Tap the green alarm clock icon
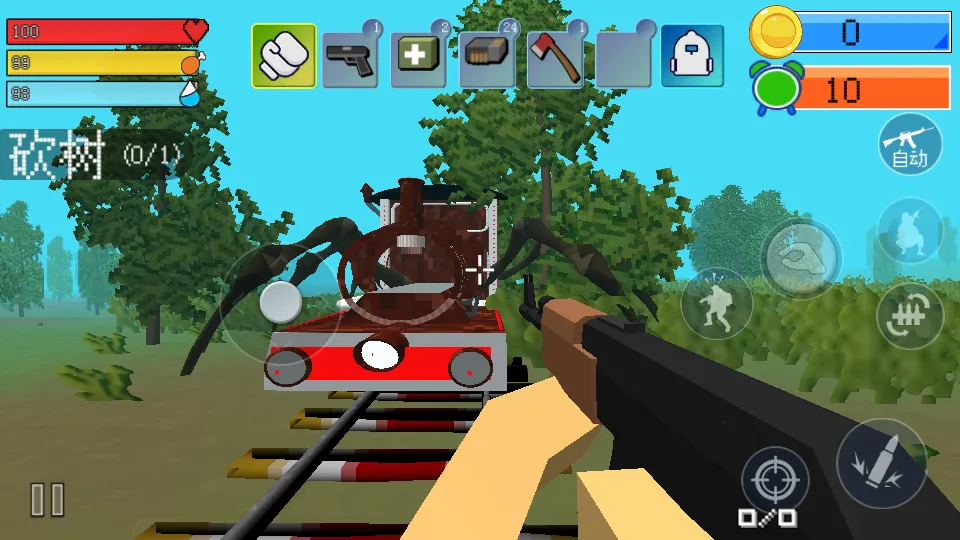Viewport: 960px width, 540px height. pos(775,89)
